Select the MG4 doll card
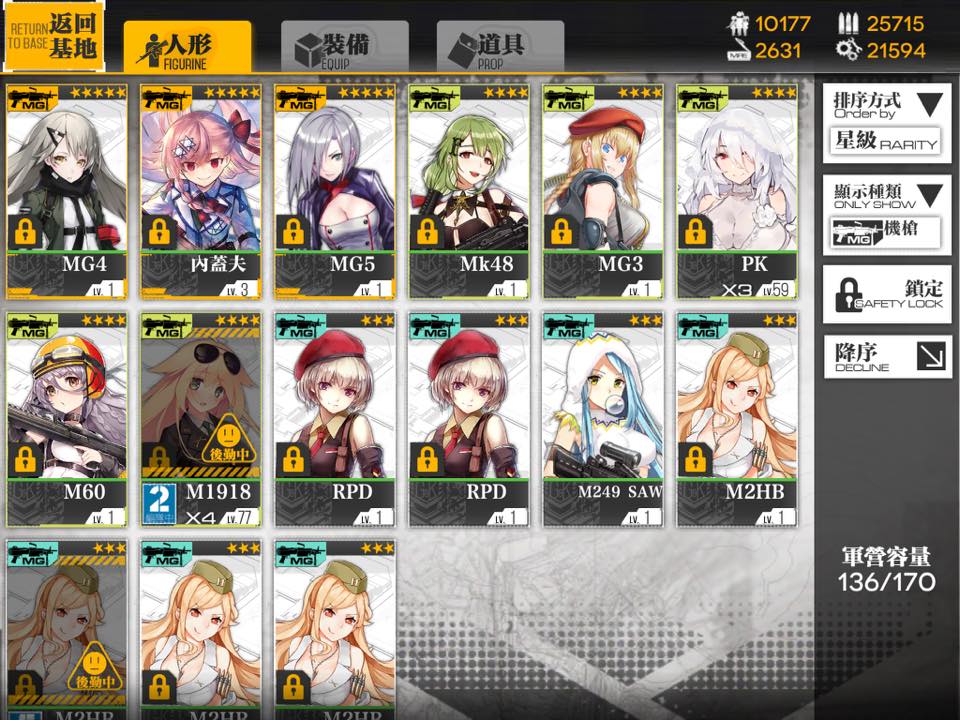 point(67,190)
